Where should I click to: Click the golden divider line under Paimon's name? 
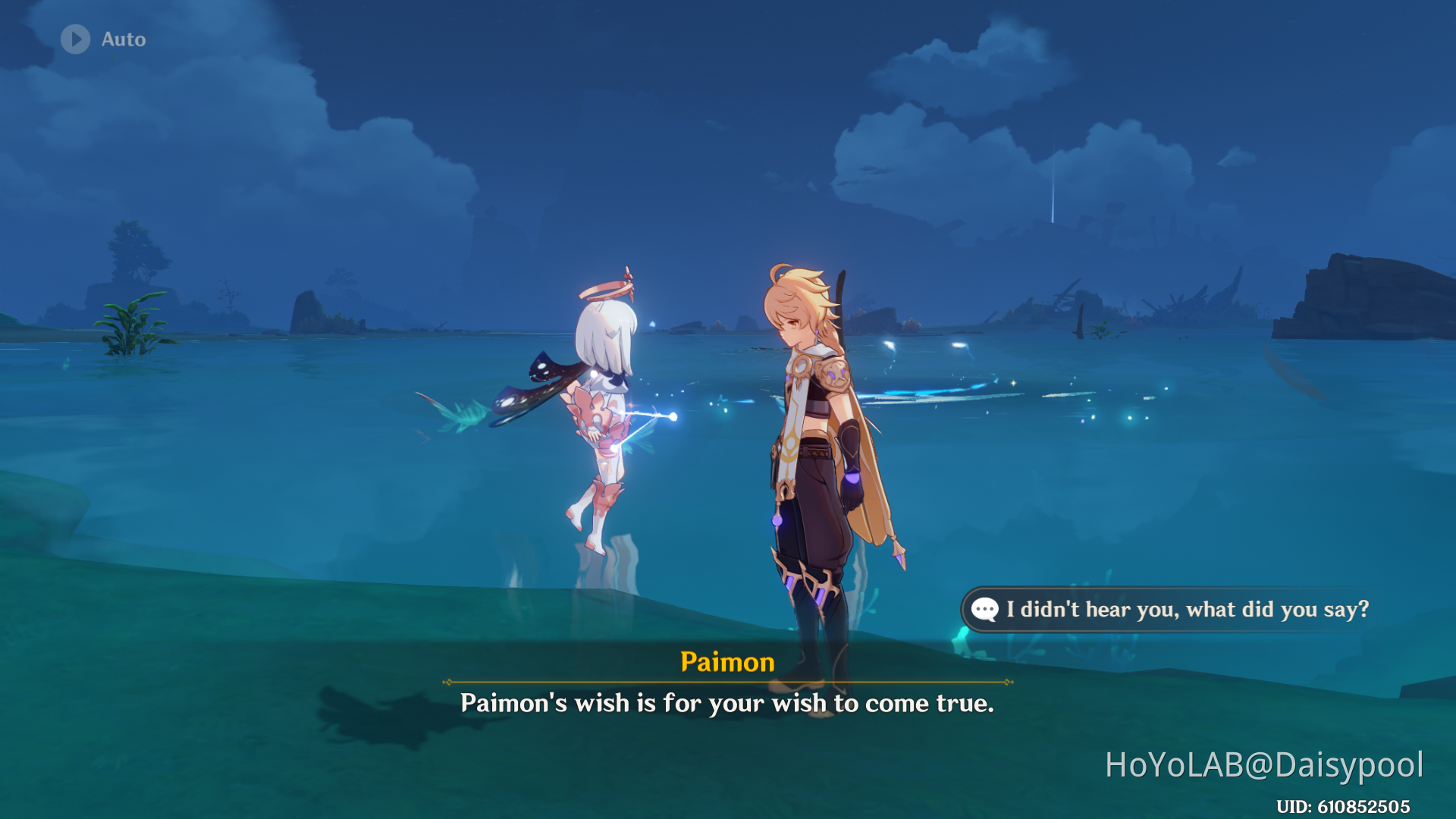click(727, 682)
